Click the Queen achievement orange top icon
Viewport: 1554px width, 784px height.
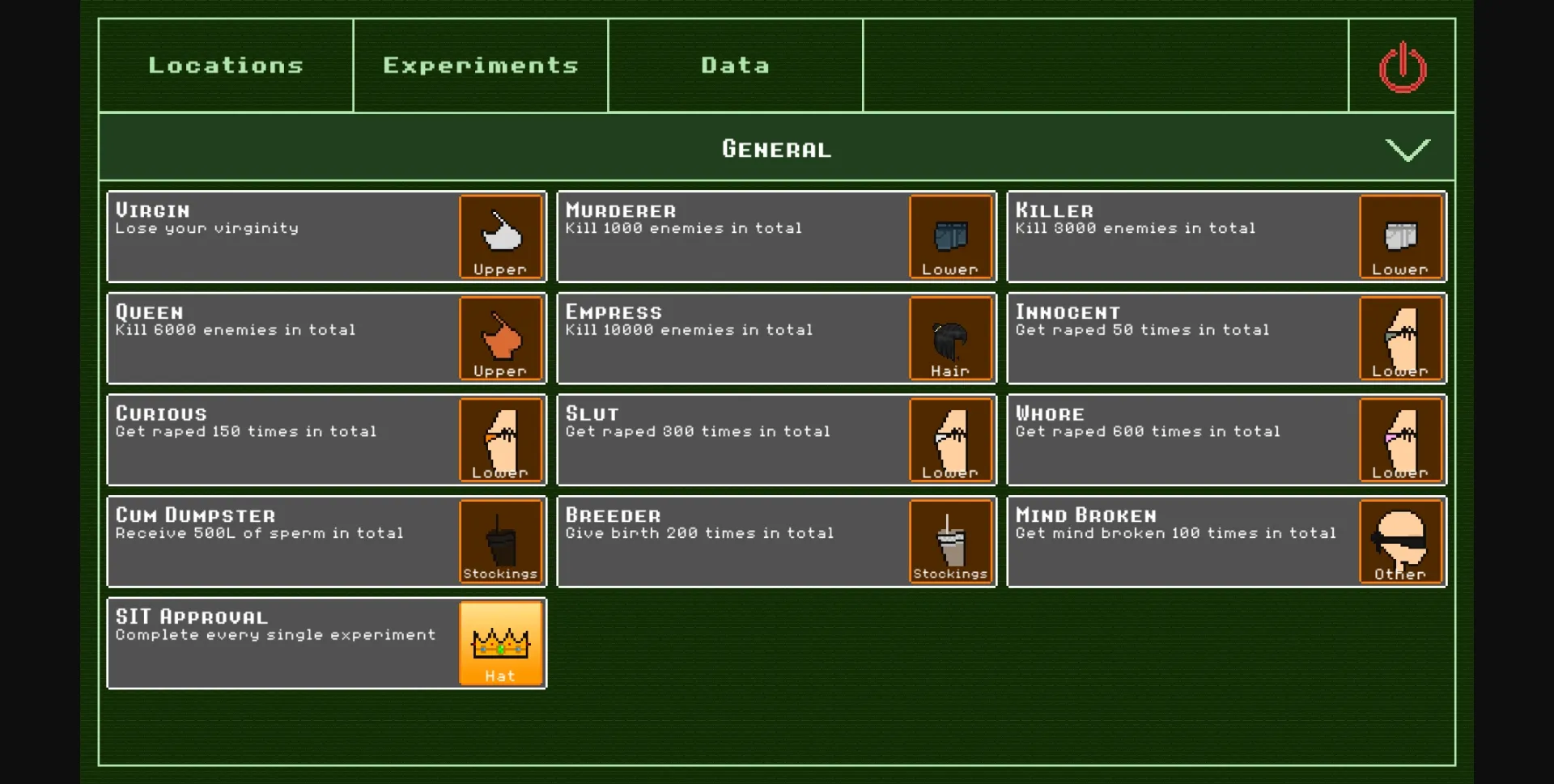tap(501, 338)
